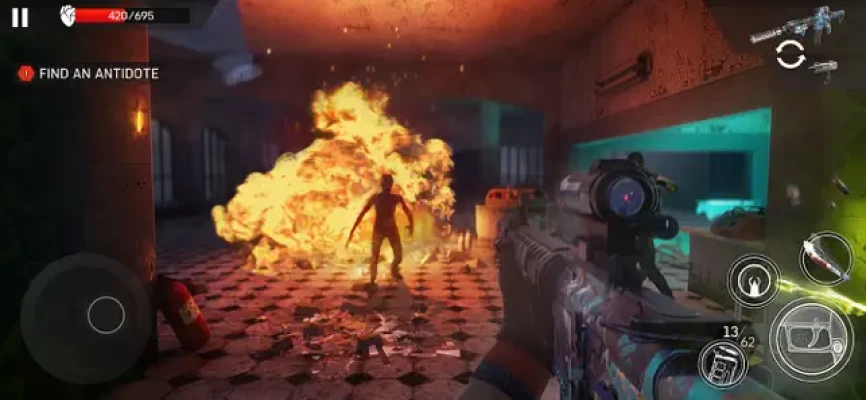Select the secondary pistol weapon icon

click(823, 68)
